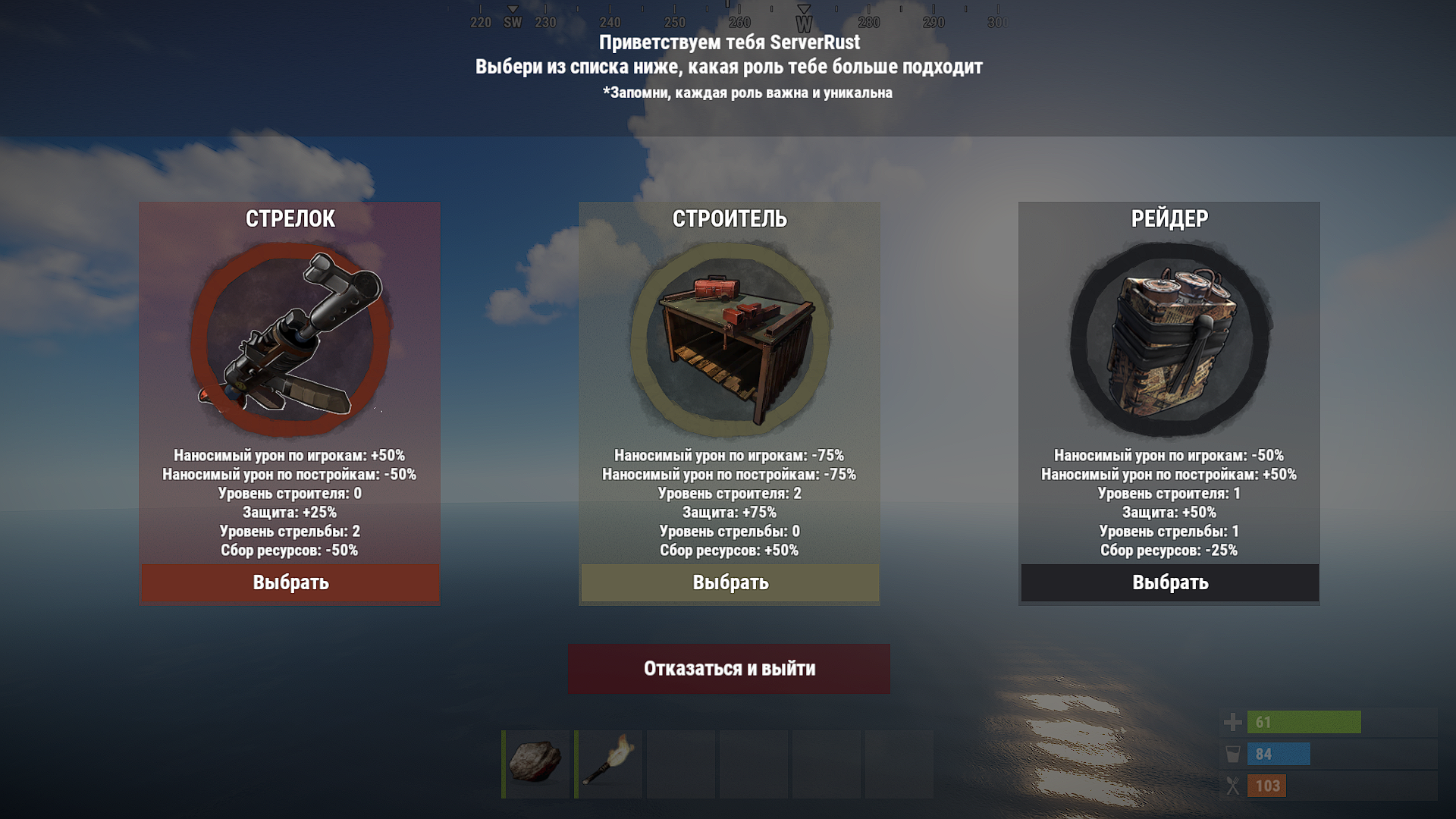Equip the torch from the hotbar
Viewport: 1456px width, 819px height.
(608, 763)
